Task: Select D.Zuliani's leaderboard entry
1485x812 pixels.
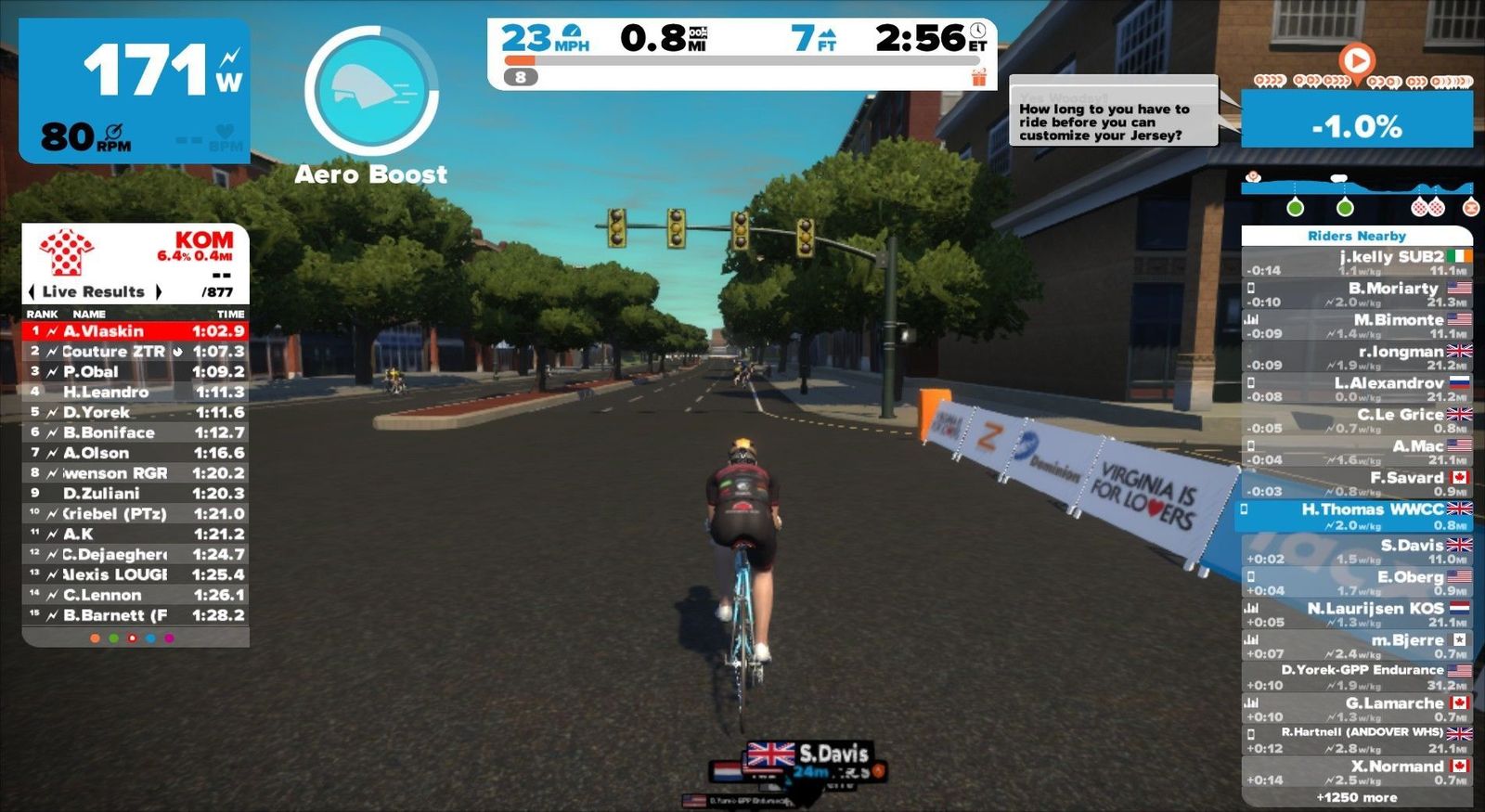Action: click(135, 494)
